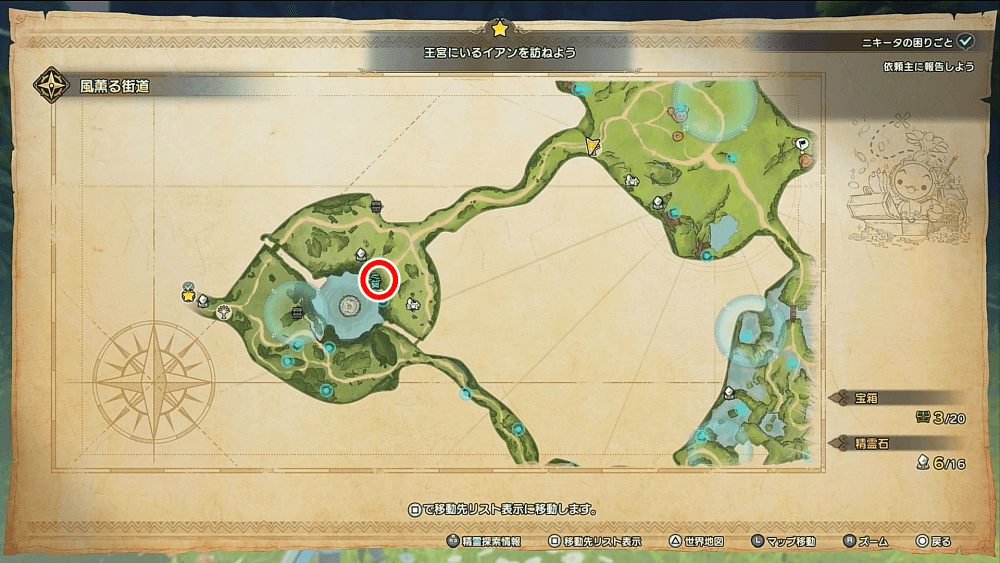Select the white flag map marker

(x=802, y=145)
